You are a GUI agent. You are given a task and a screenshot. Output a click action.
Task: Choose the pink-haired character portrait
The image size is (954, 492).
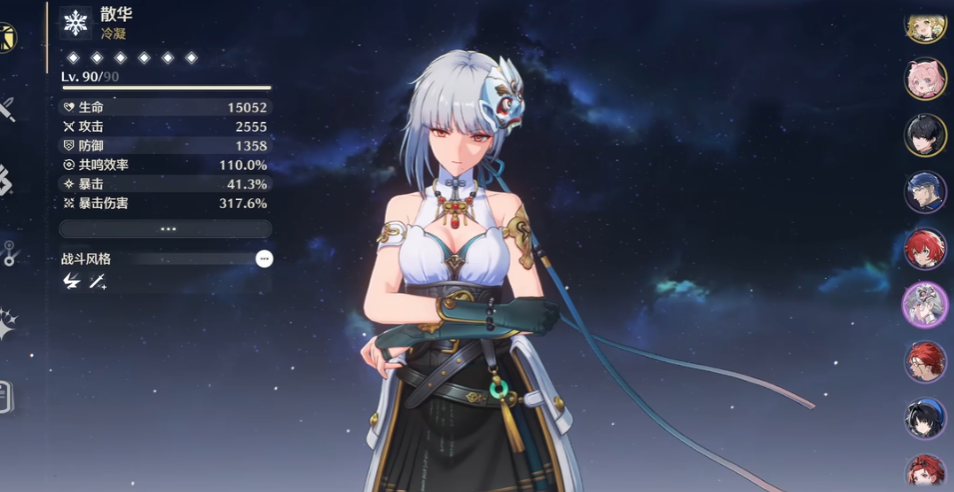[x=925, y=79]
